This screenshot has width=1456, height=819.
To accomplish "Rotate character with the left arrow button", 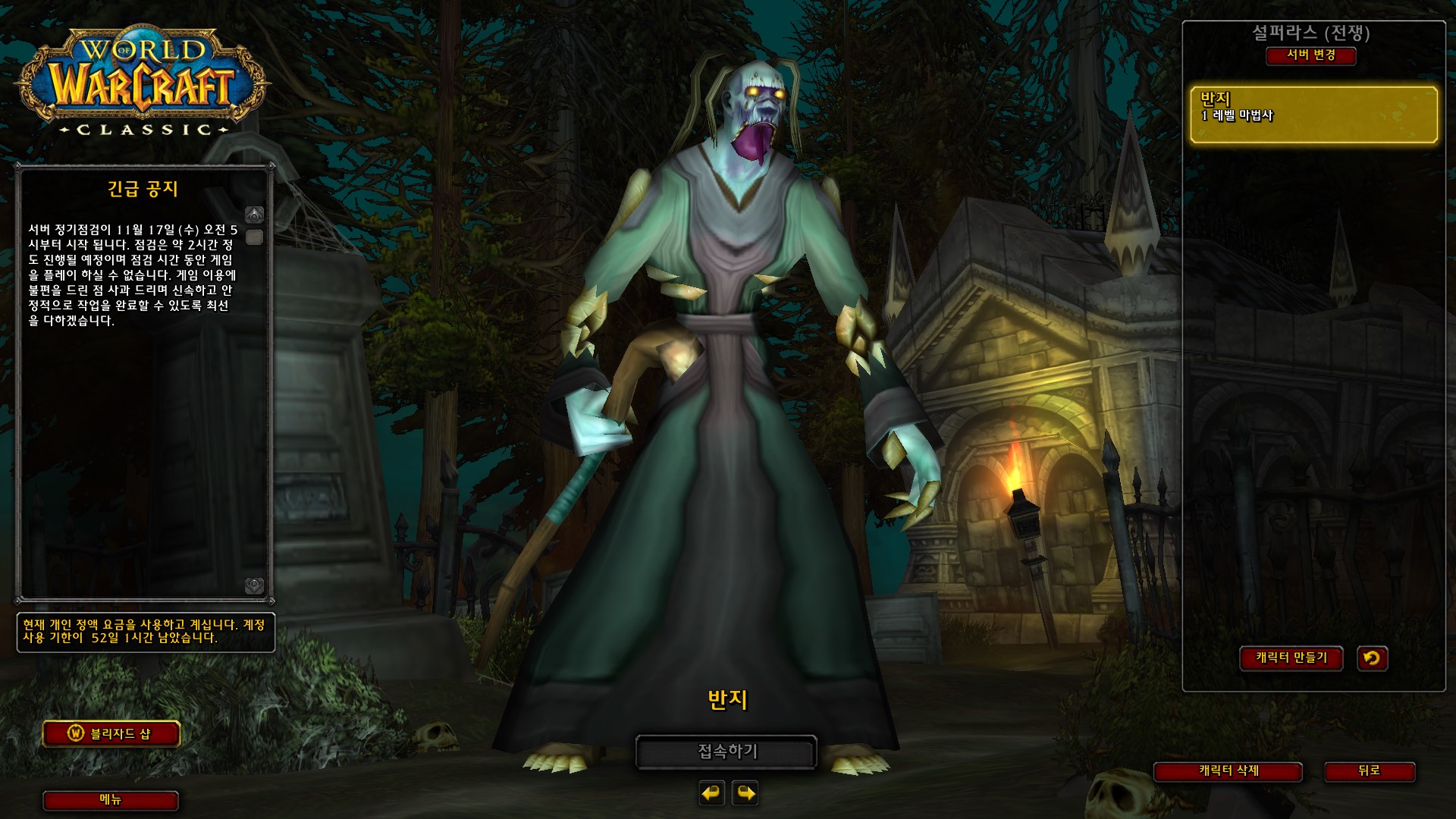I will (x=711, y=793).
